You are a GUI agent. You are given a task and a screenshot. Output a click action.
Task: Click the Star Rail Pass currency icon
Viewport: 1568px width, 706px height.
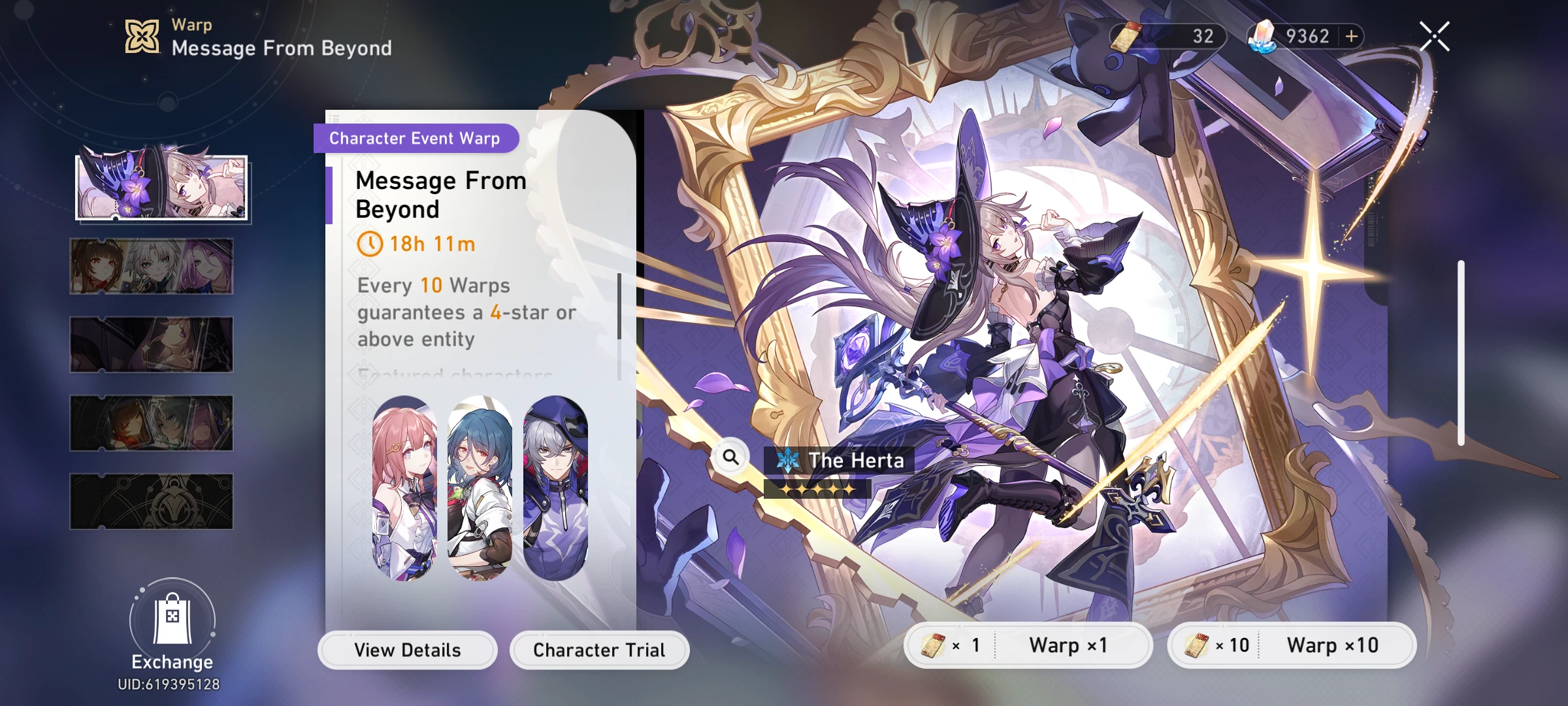(x=1126, y=36)
